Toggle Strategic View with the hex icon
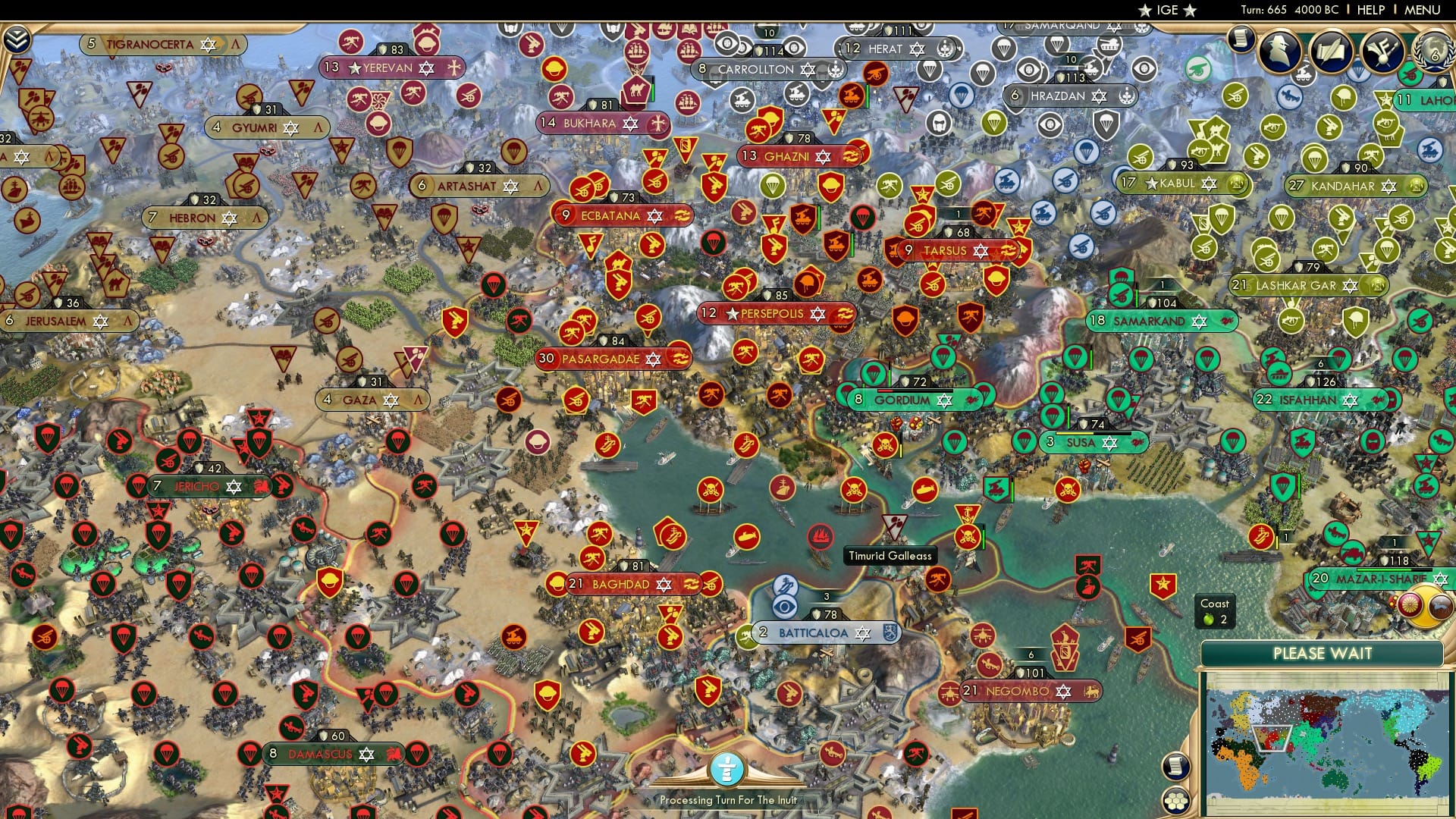 click(1176, 802)
